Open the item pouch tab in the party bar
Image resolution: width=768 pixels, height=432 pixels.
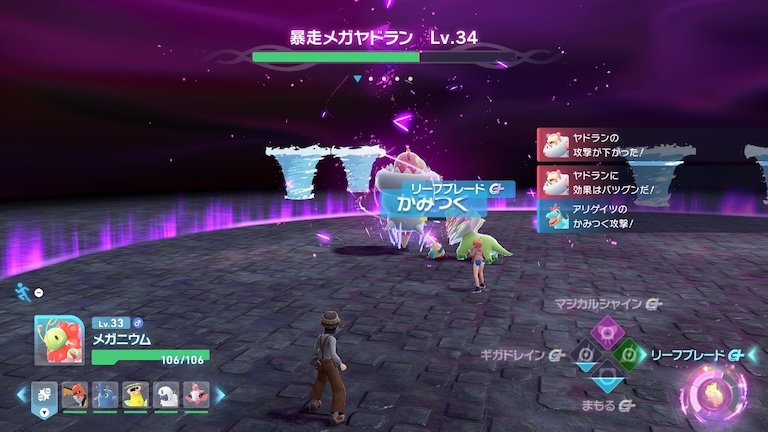coord(44,394)
